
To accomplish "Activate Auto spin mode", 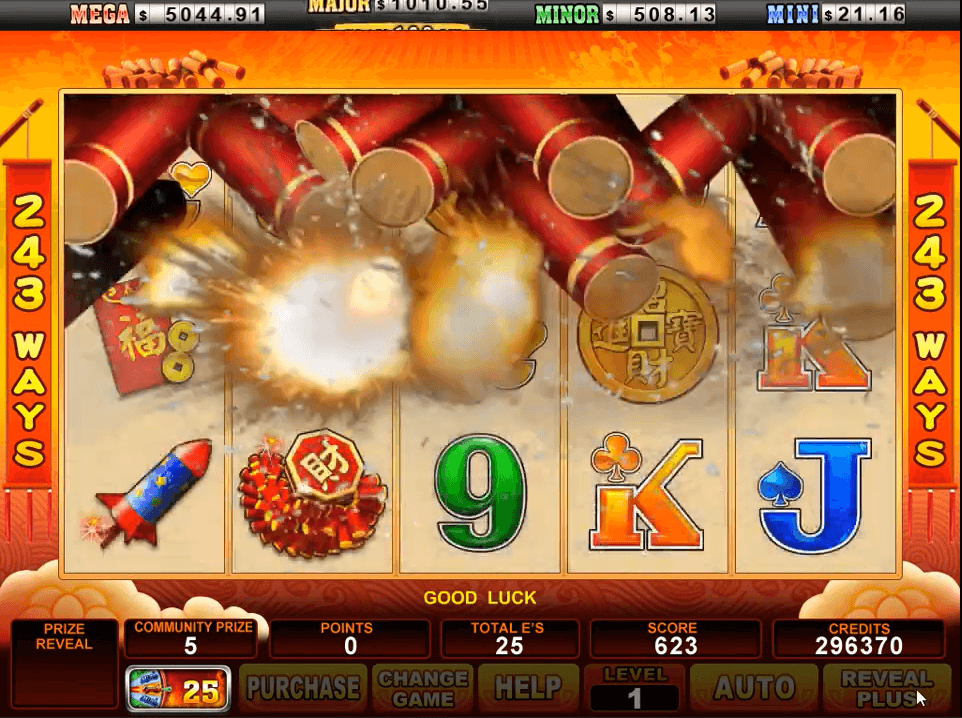I will [754, 688].
